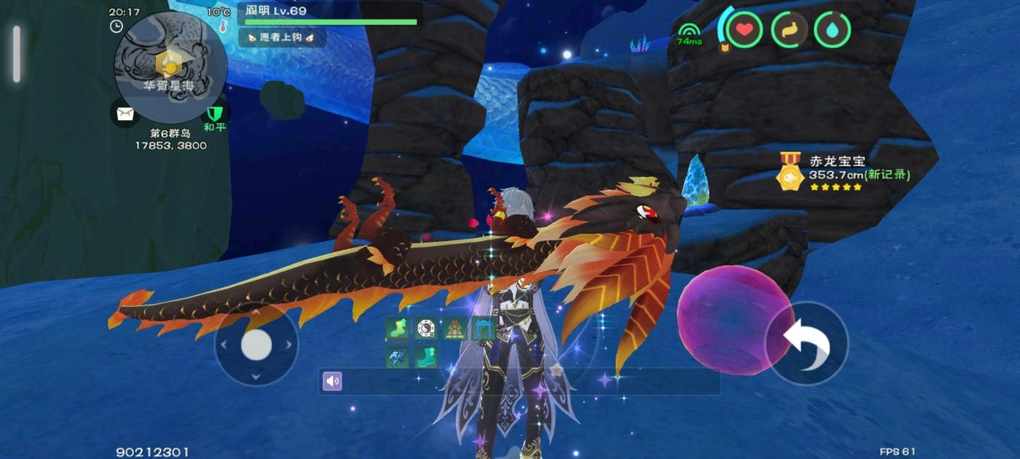Tap the yellow stamina arm icon
Viewport: 1020px width, 459px height.
click(x=788, y=30)
